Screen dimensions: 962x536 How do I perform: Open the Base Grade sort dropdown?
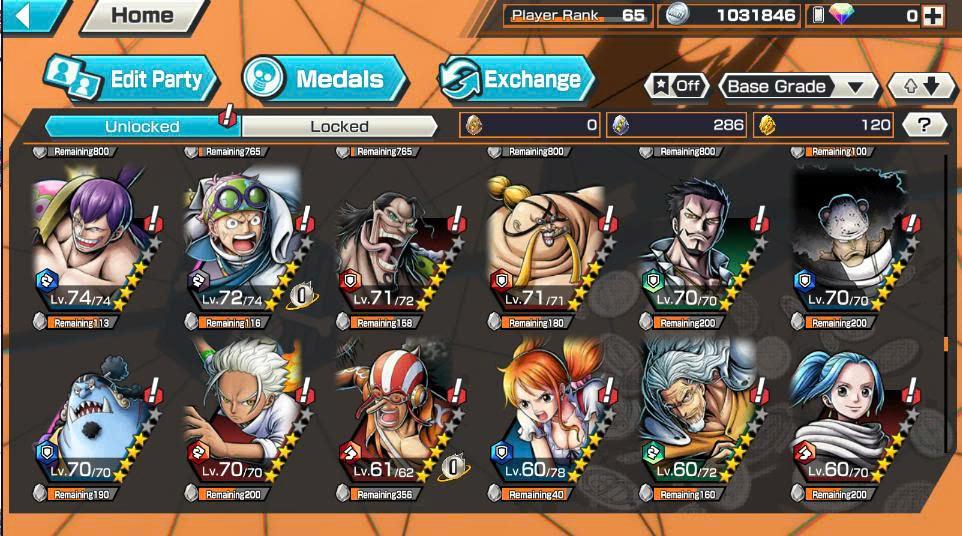[x=796, y=86]
